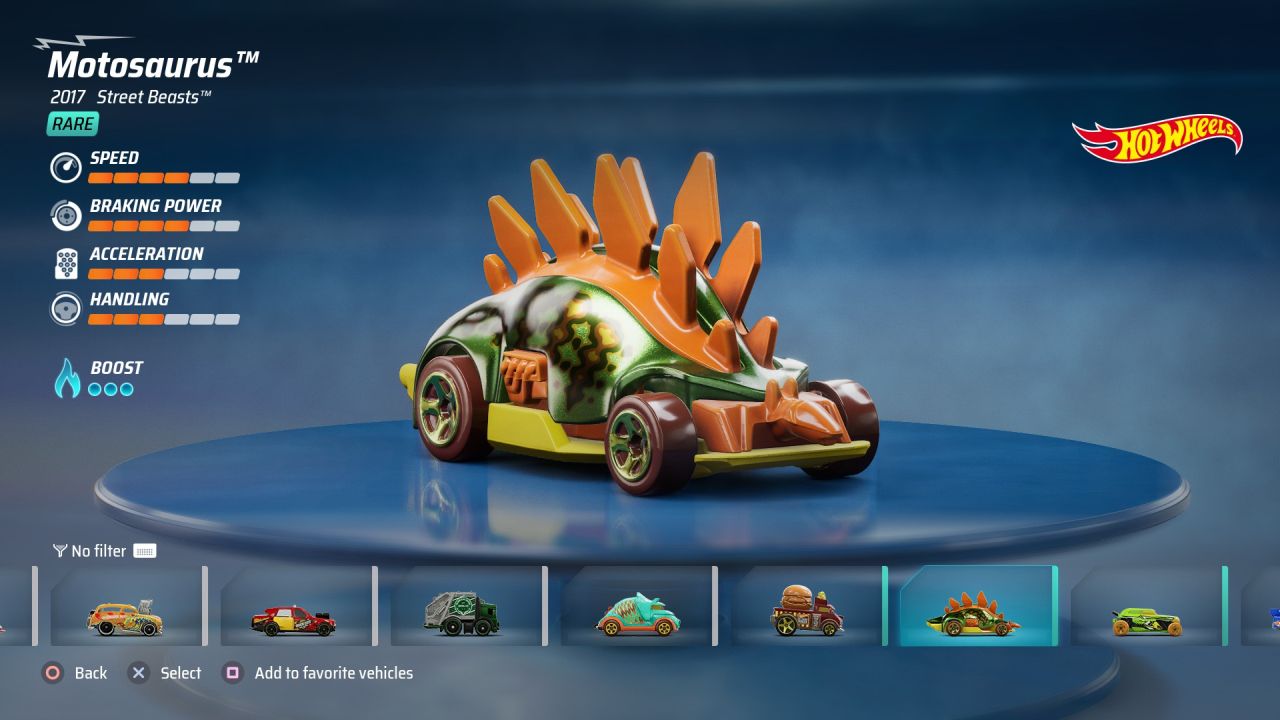1280x720 pixels.
Task: Click the 2017 Street Beasts label
Action: click(128, 97)
